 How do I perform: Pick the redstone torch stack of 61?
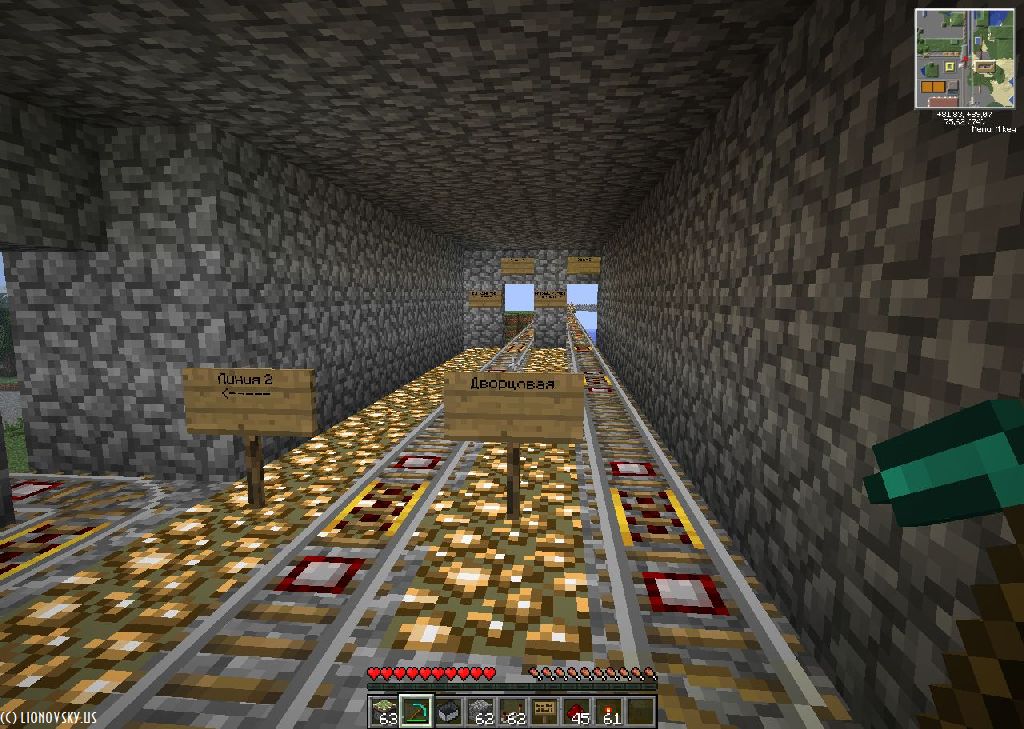click(609, 711)
